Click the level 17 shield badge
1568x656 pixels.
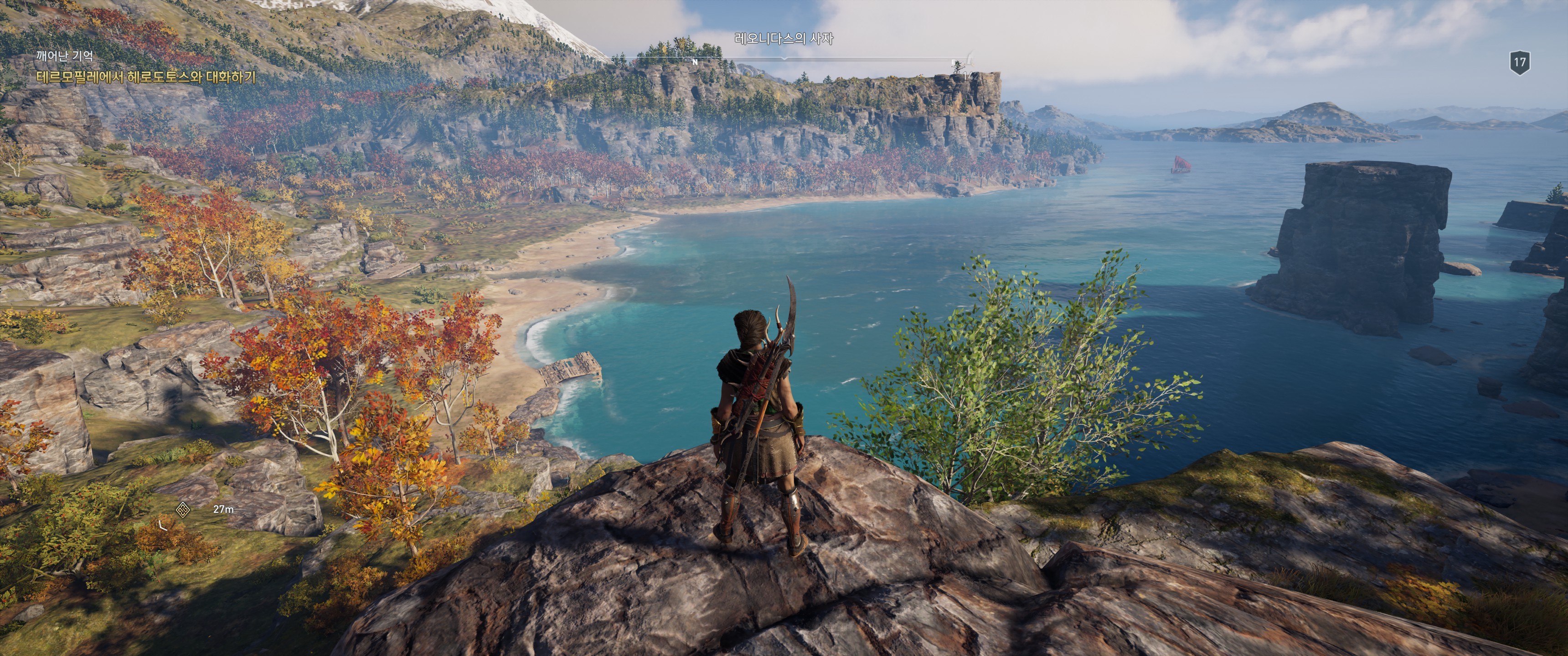(x=1520, y=63)
